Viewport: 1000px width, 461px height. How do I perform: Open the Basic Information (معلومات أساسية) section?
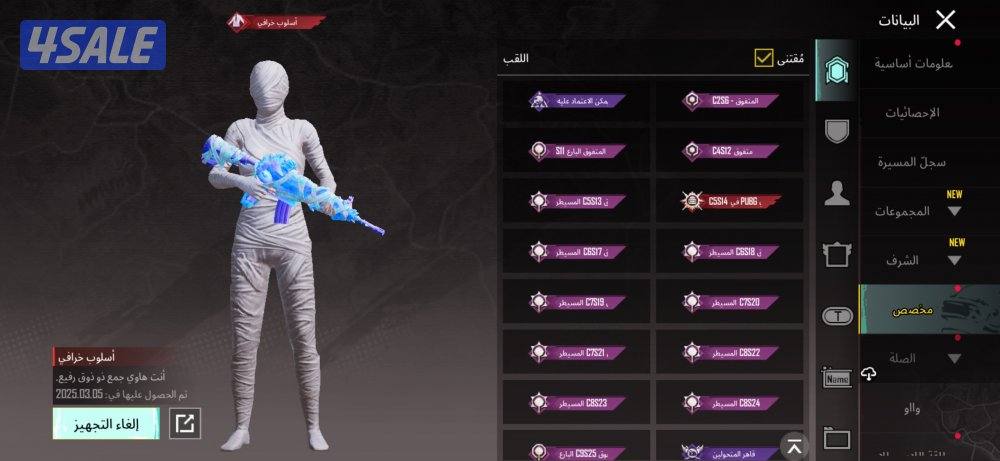[913, 64]
